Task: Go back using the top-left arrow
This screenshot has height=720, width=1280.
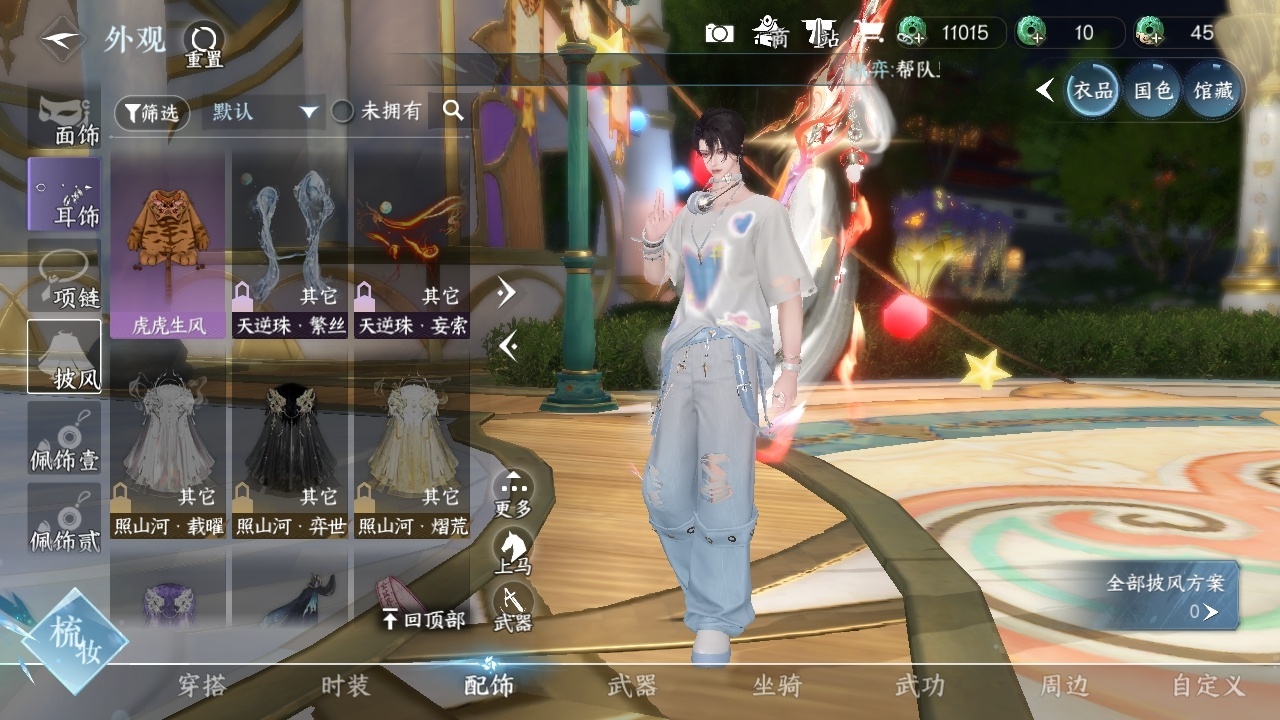Action: [x=61, y=39]
